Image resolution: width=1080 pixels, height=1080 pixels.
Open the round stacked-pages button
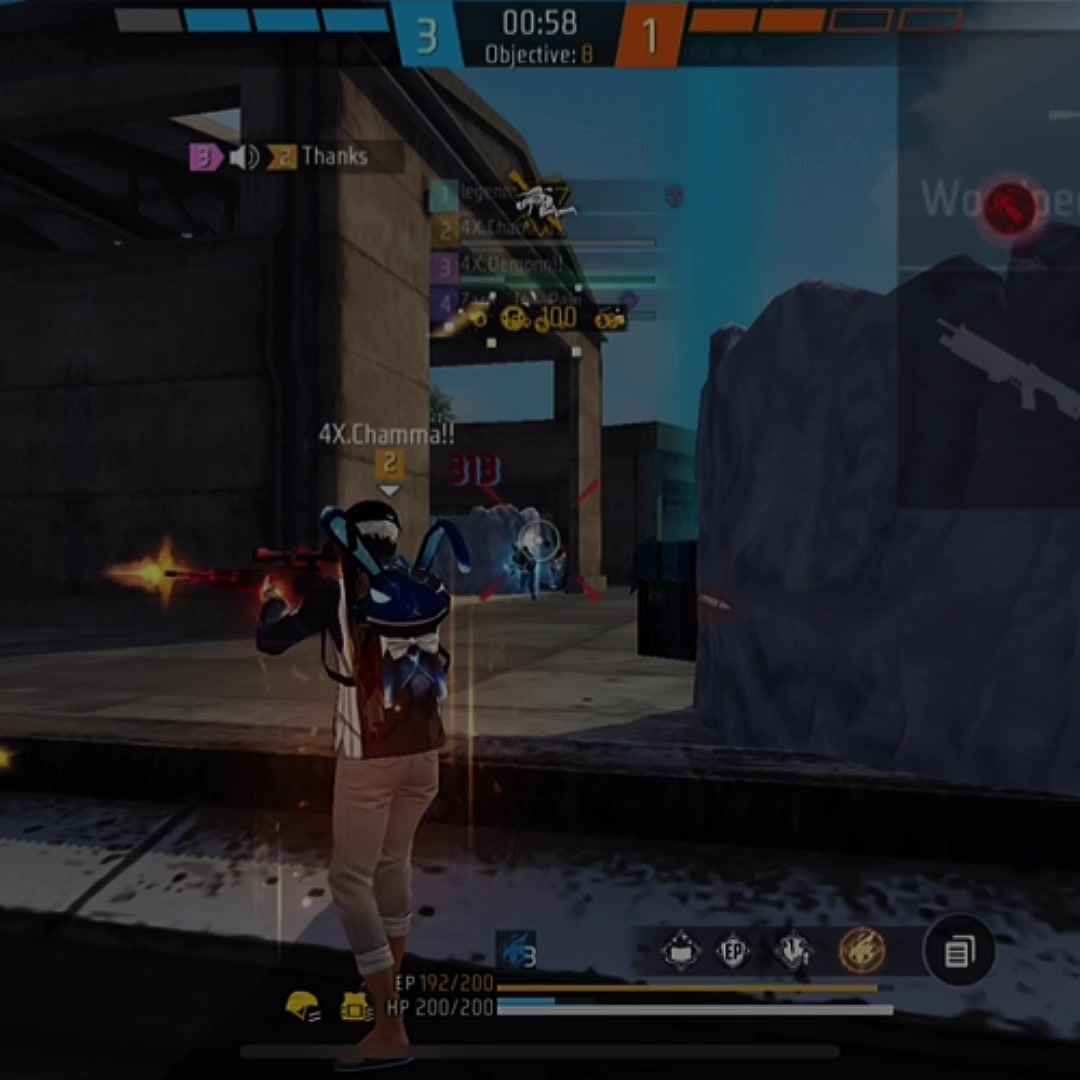pos(959,951)
